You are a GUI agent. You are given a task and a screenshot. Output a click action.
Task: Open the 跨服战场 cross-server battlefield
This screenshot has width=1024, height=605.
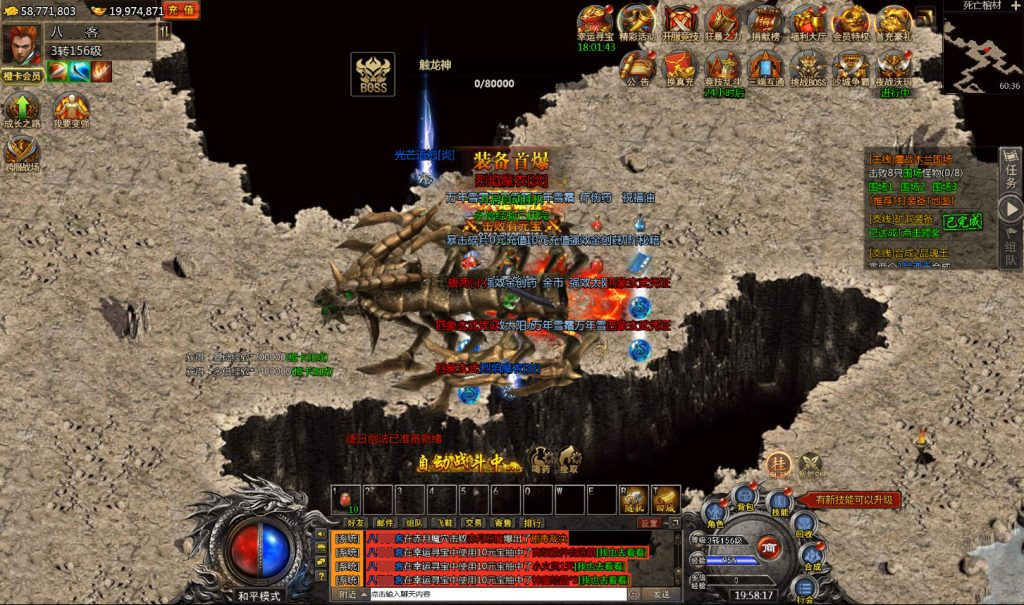(x=21, y=153)
